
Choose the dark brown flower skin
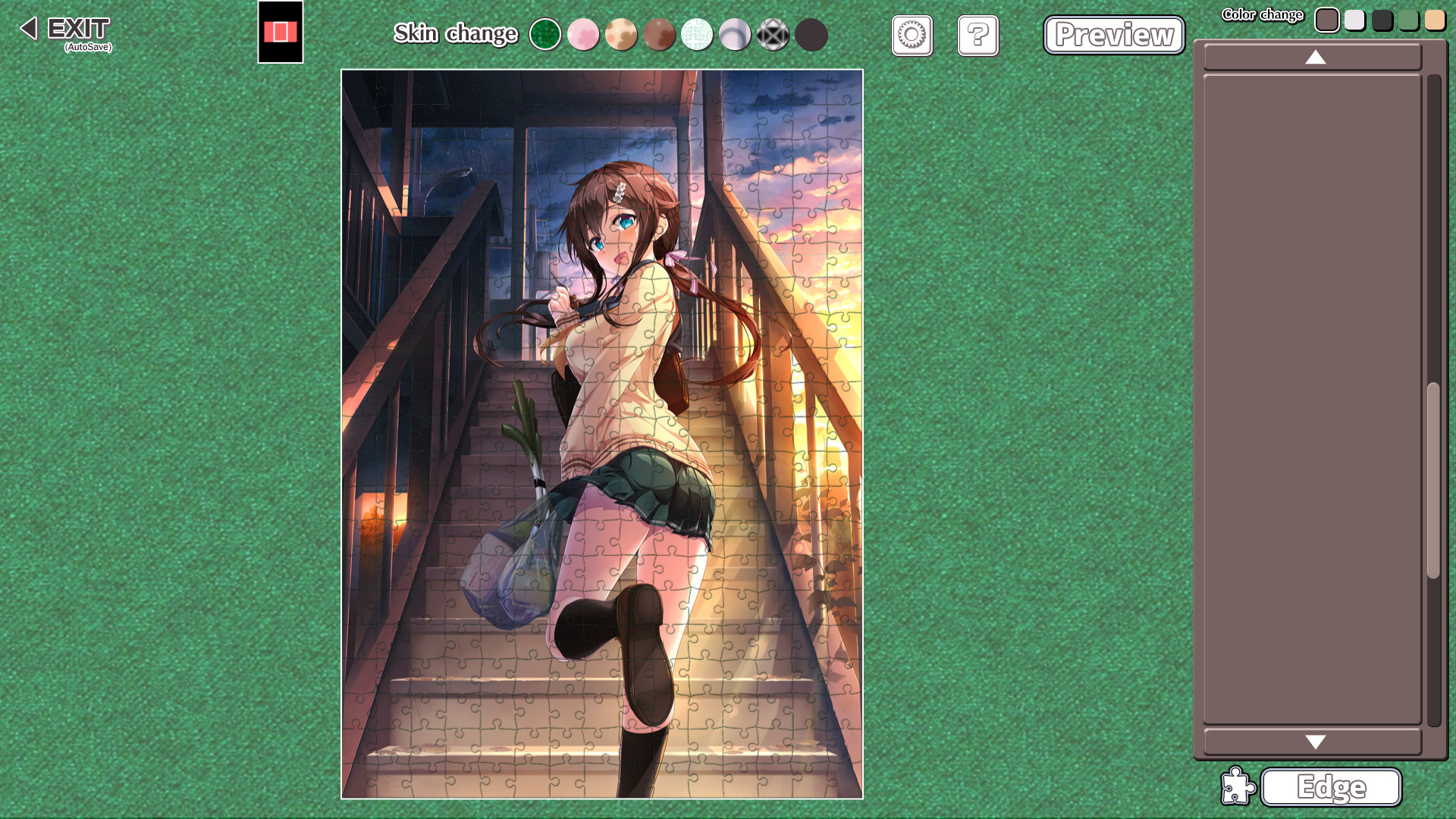(659, 35)
